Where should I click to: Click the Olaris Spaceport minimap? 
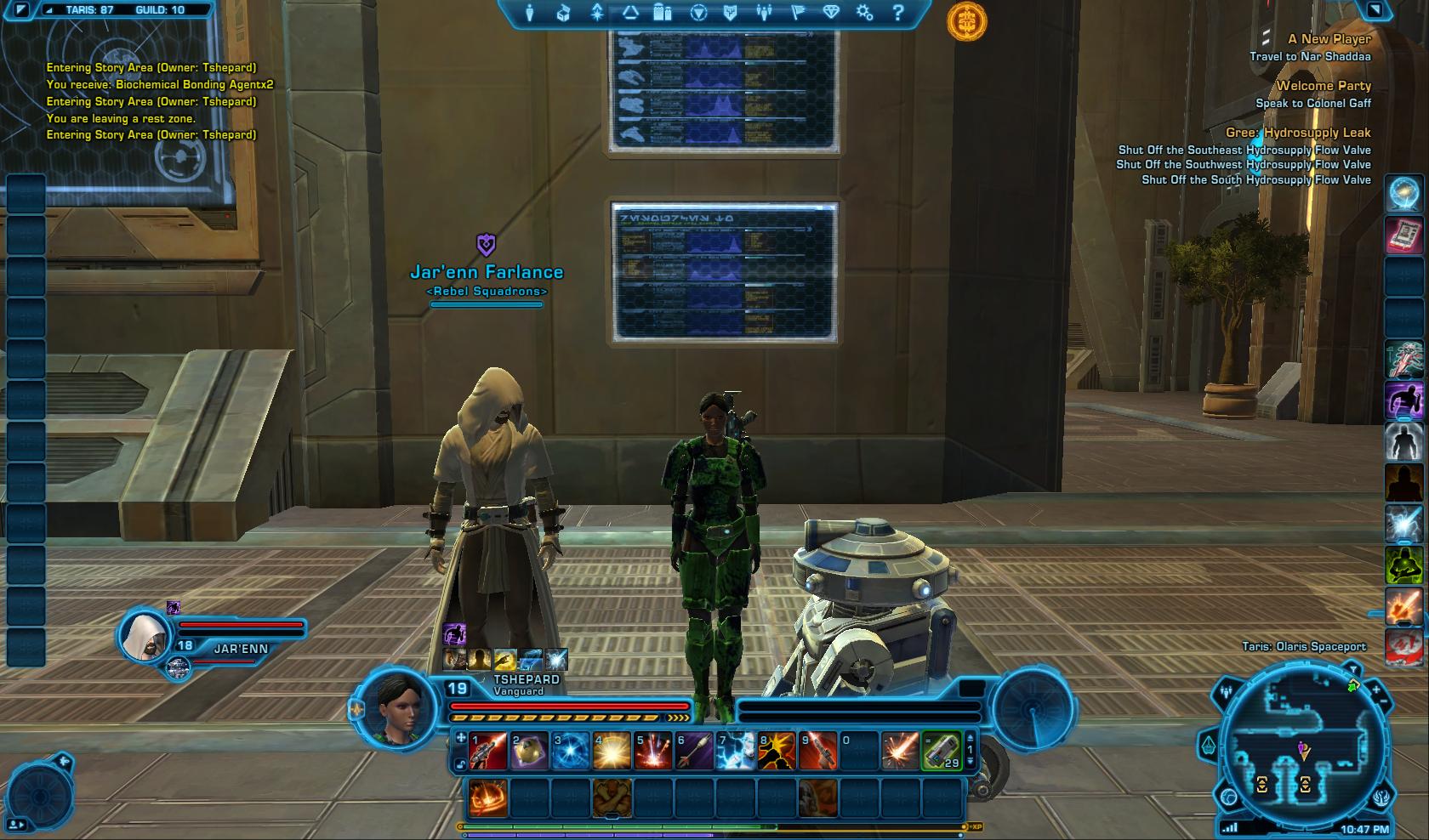point(1302,750)
